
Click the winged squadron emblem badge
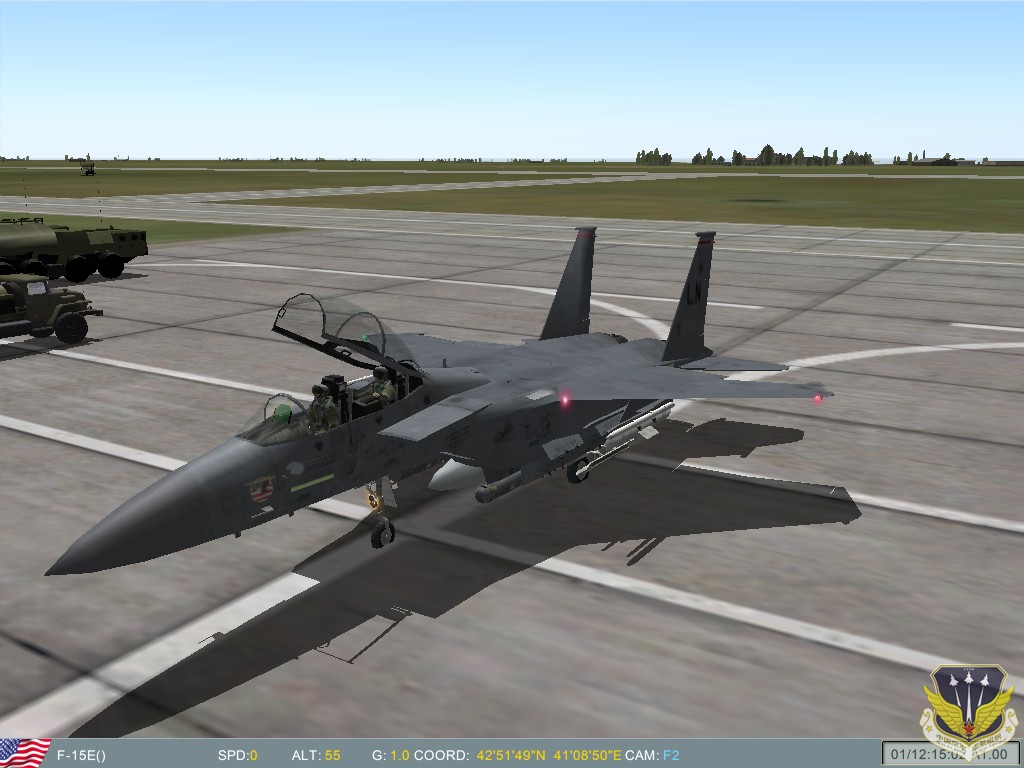[968, 711]
